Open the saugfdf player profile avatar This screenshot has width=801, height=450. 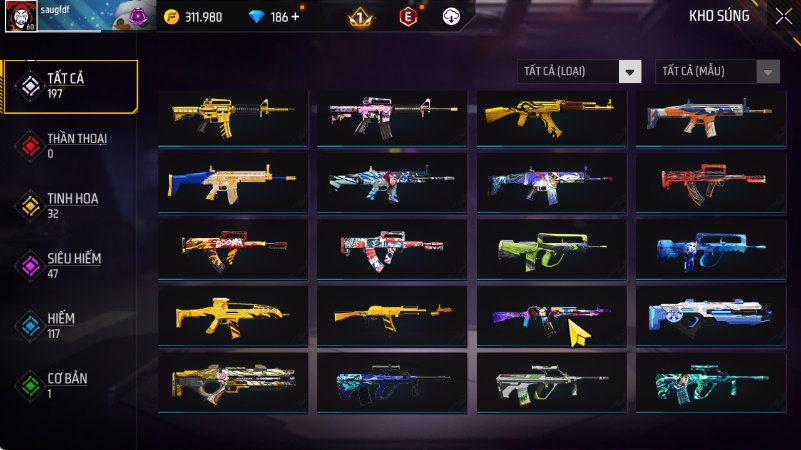pos(20,16)
